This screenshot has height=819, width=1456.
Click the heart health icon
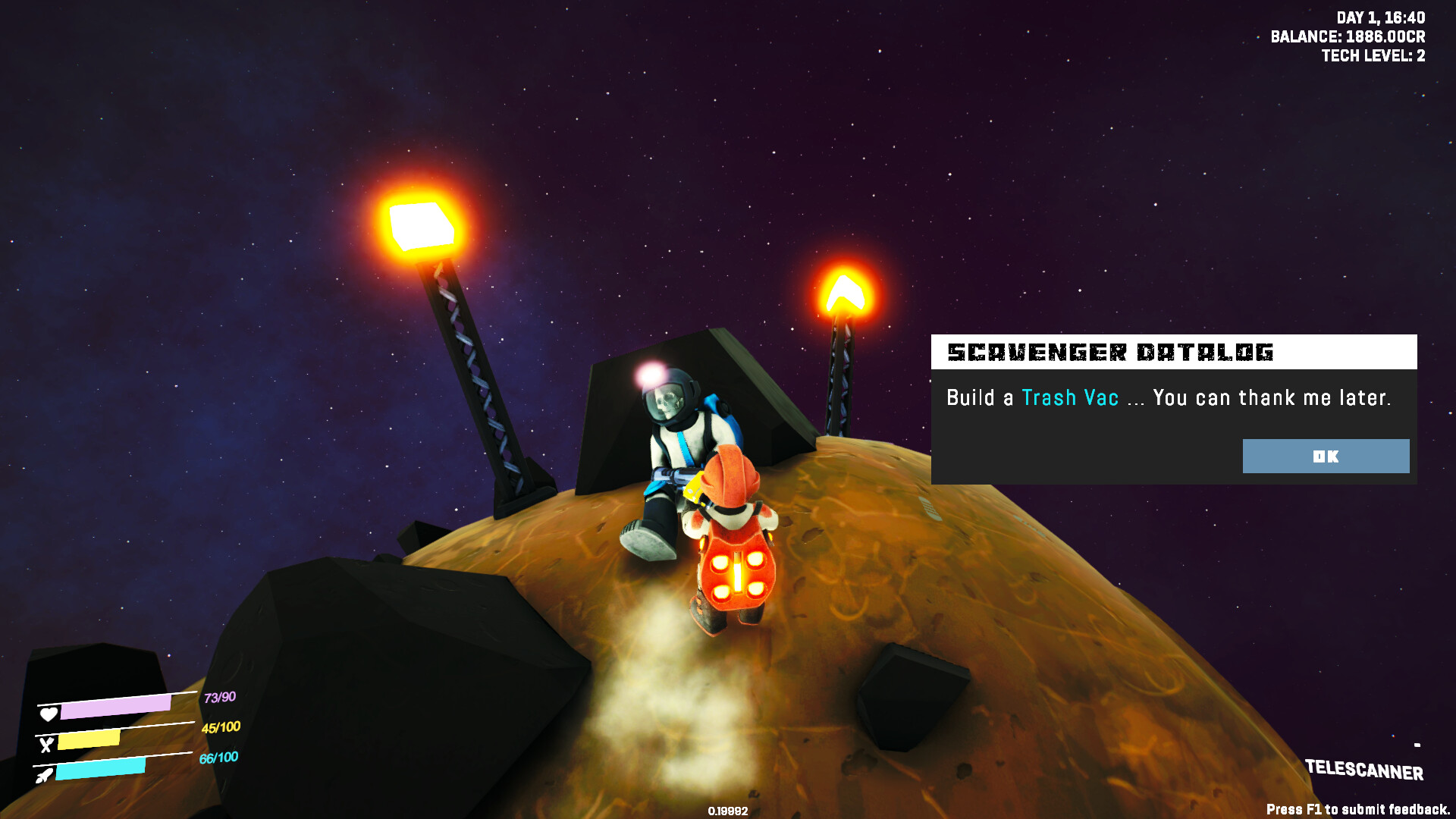[48, 713]
